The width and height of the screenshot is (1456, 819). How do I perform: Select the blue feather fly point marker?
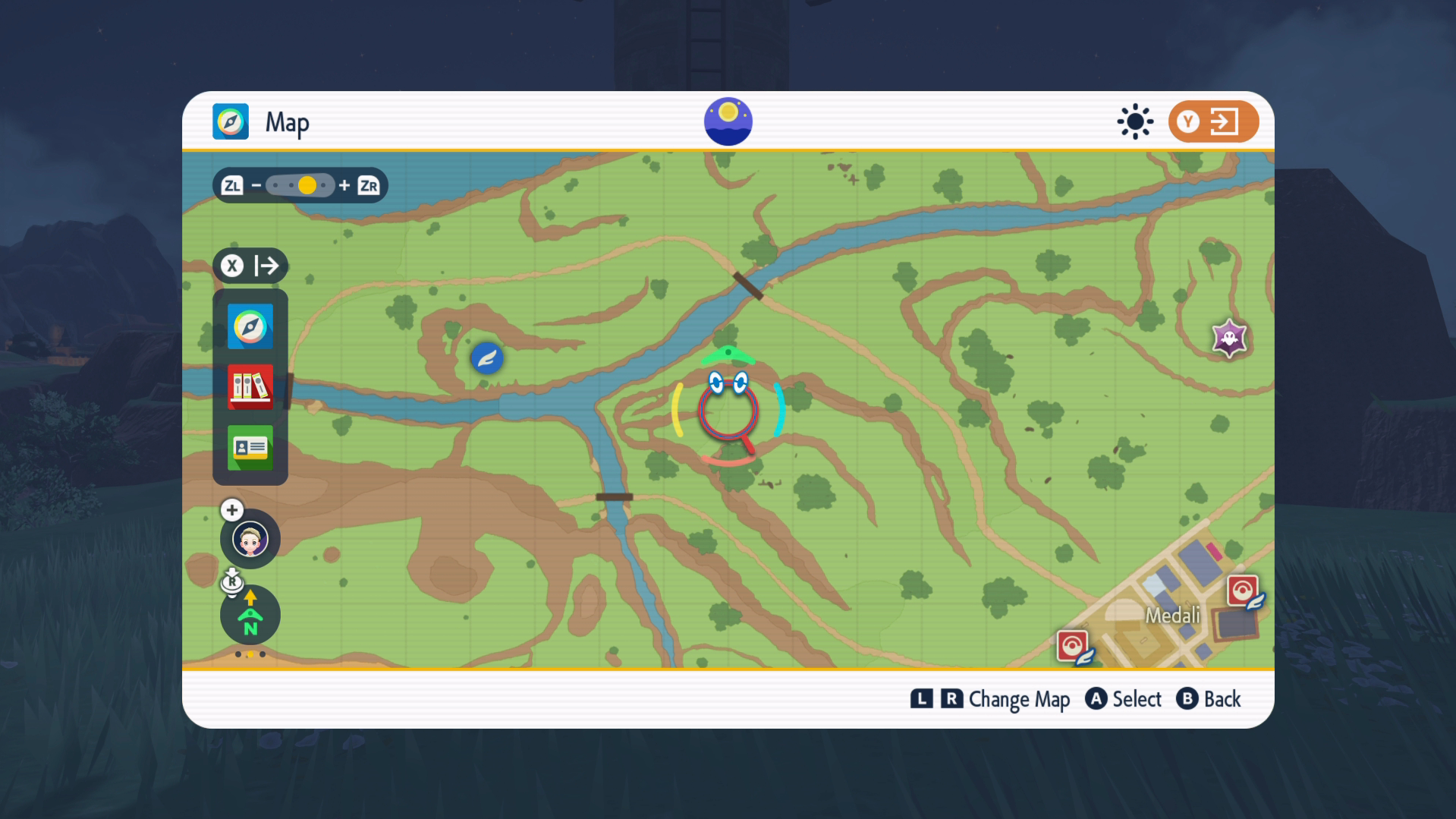[x=487, y=358]
